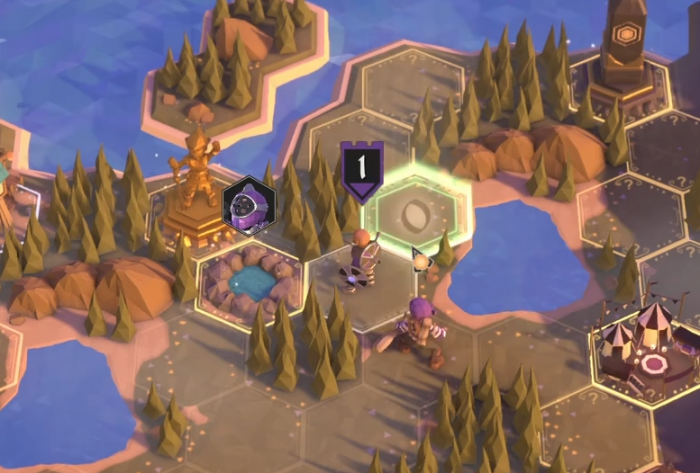Inspect the purple hooded figure hexagon marker
Viewport: 700px width, 473px height.
click(248, 205)
